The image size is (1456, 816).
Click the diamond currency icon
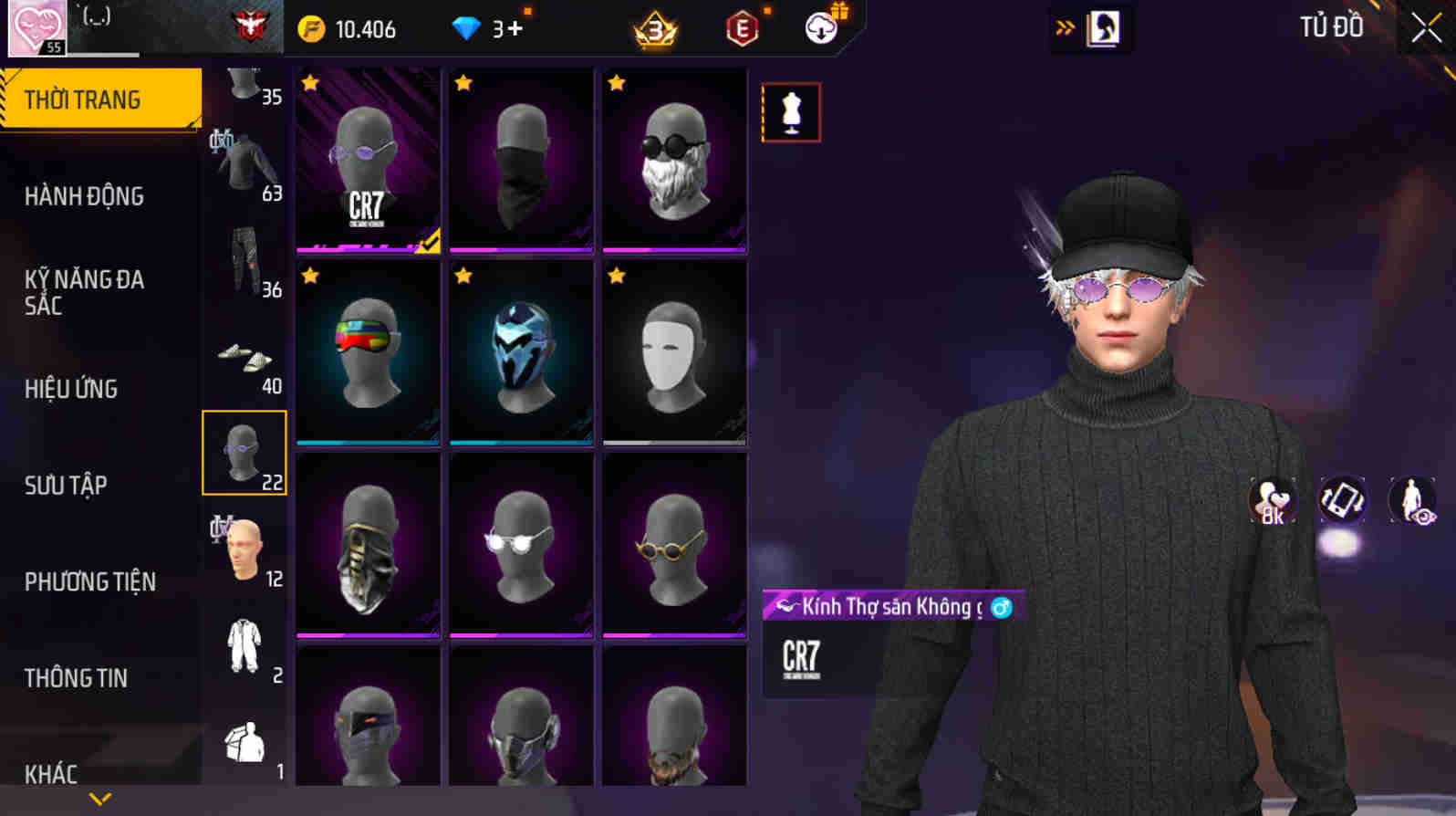pos(468,27)
